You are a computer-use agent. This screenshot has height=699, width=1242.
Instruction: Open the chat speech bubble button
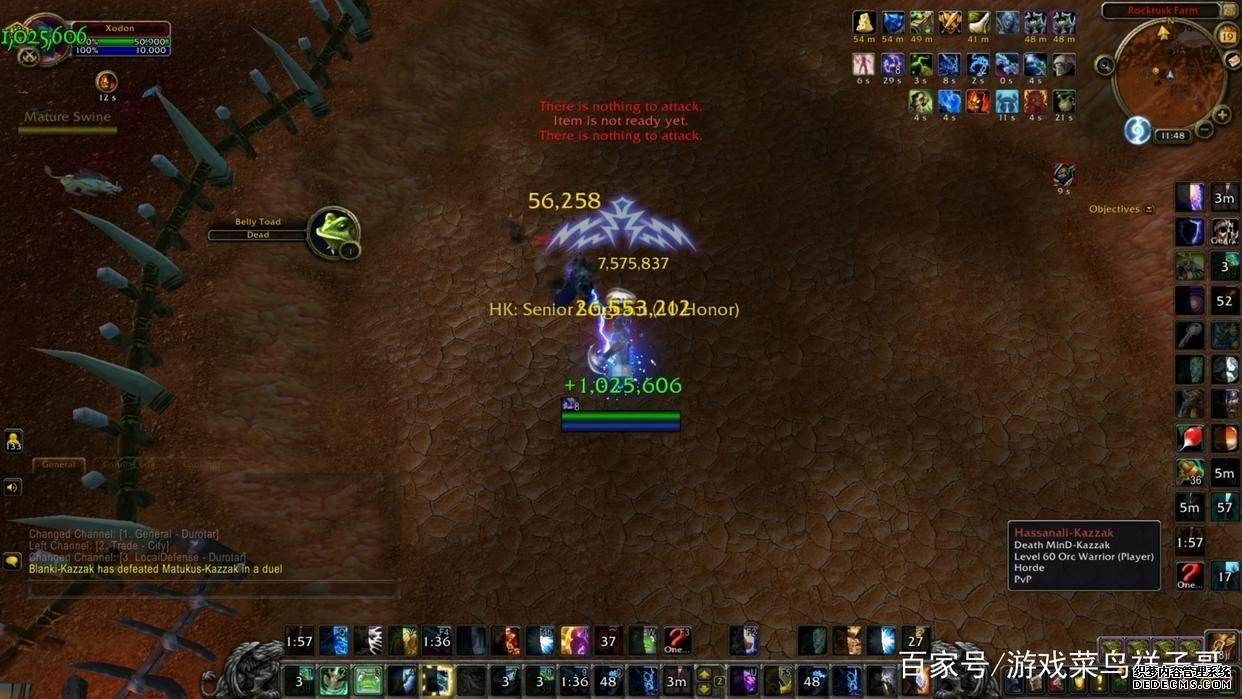pos(12,561)
